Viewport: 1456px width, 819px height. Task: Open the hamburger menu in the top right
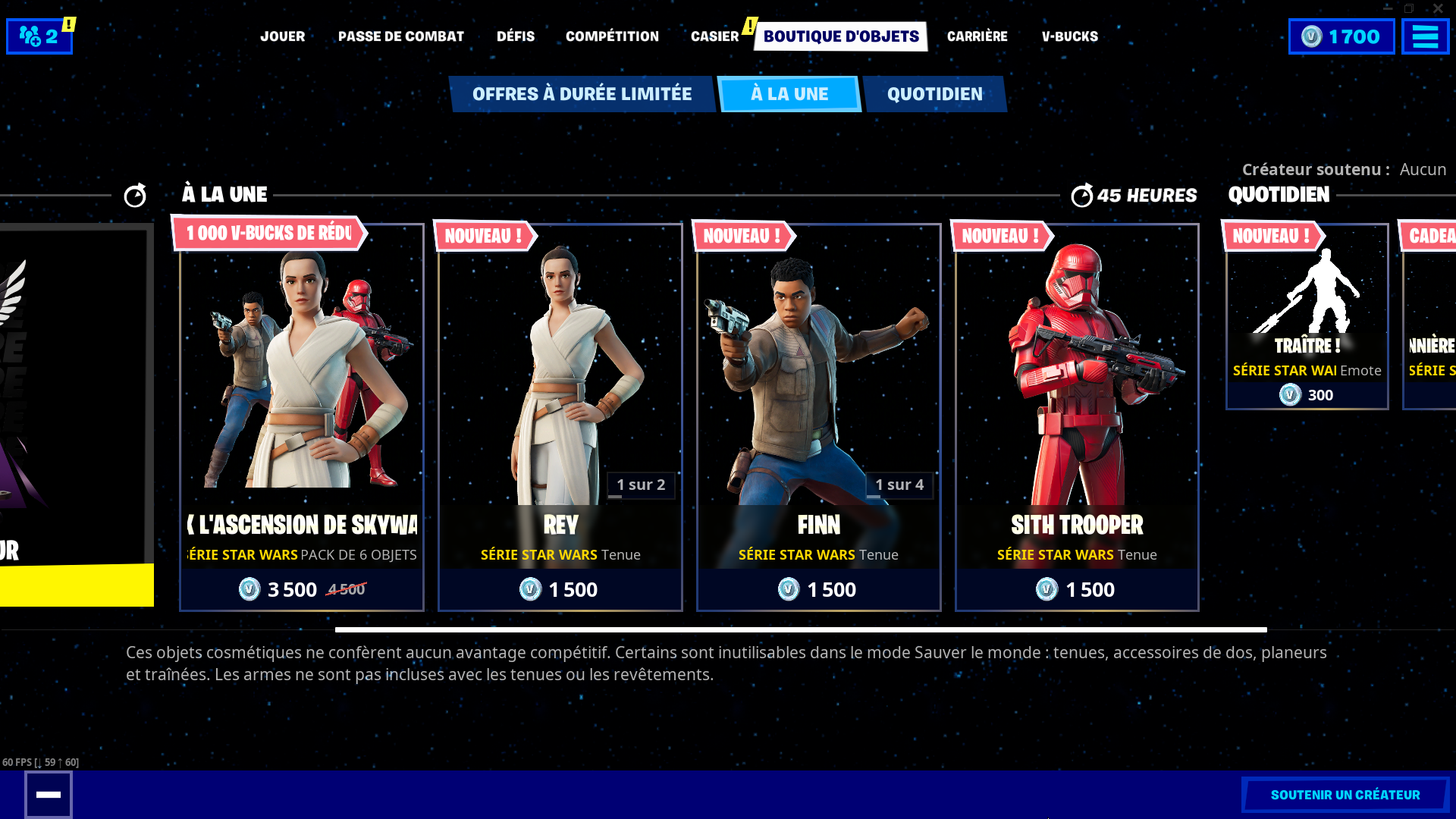1426,36
